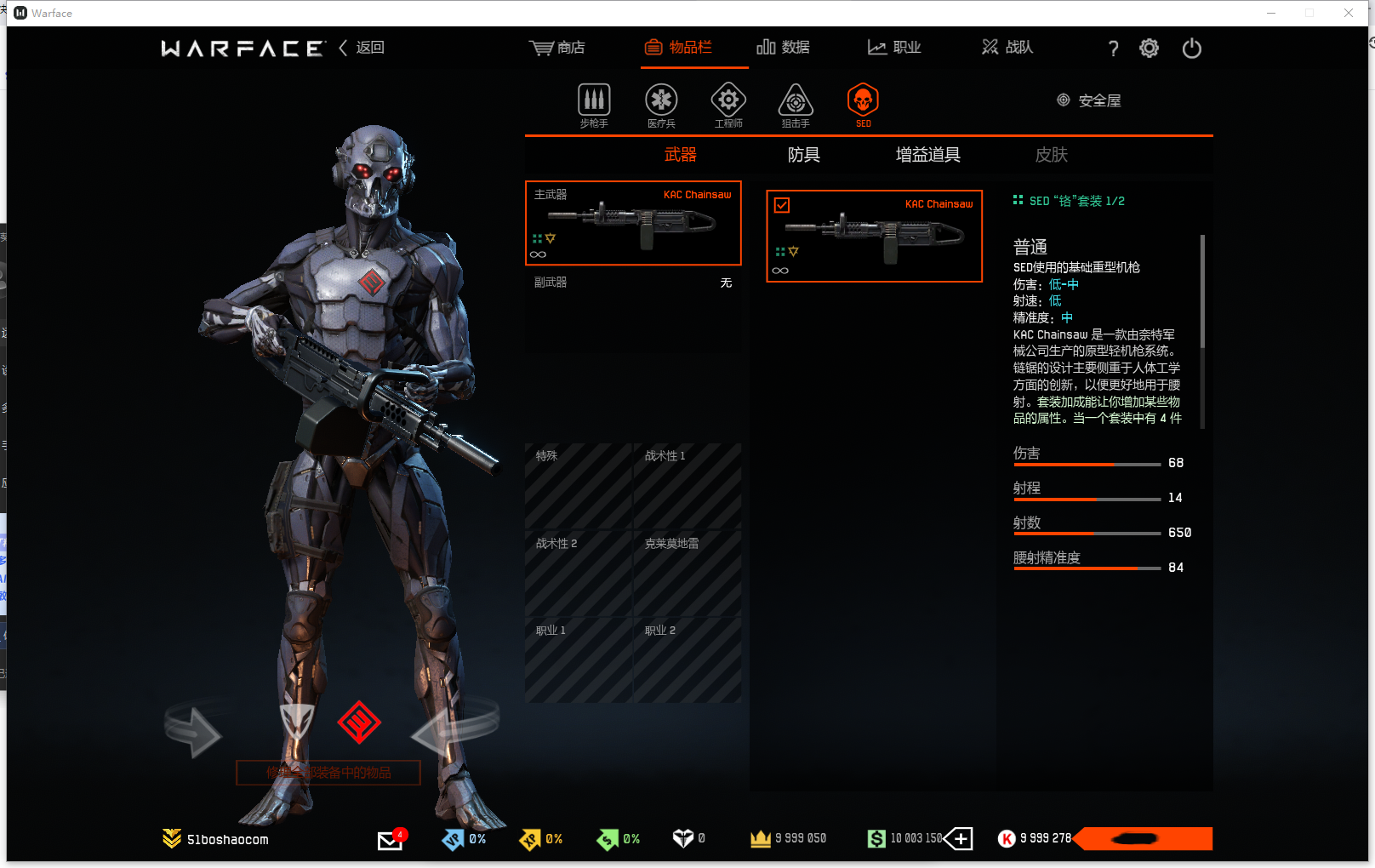Select the 医疗兵 medic class
This screenshot has width=1375, height=868.
tap(661, 105)
